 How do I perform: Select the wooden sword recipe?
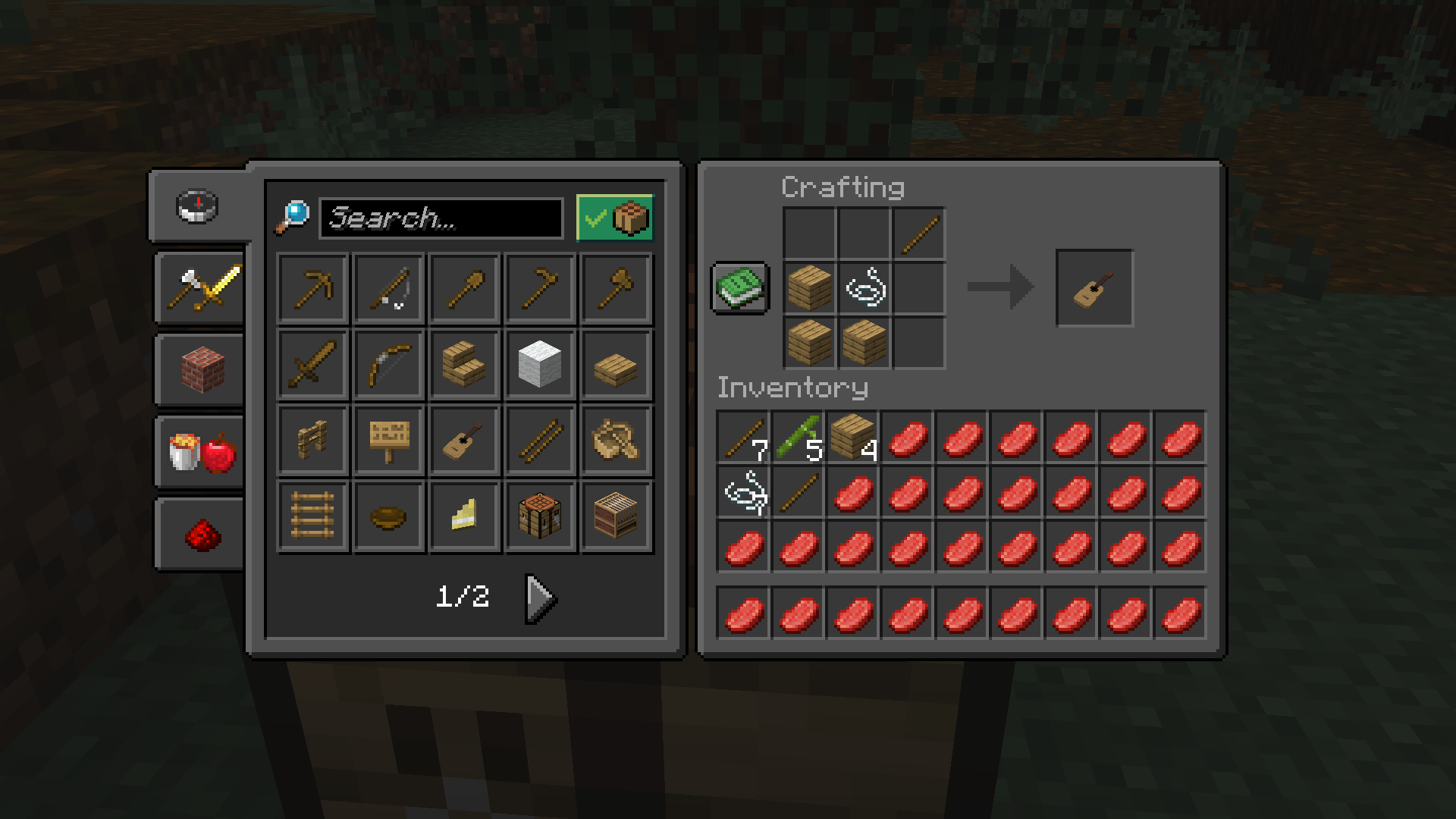[x=312, y=365]
